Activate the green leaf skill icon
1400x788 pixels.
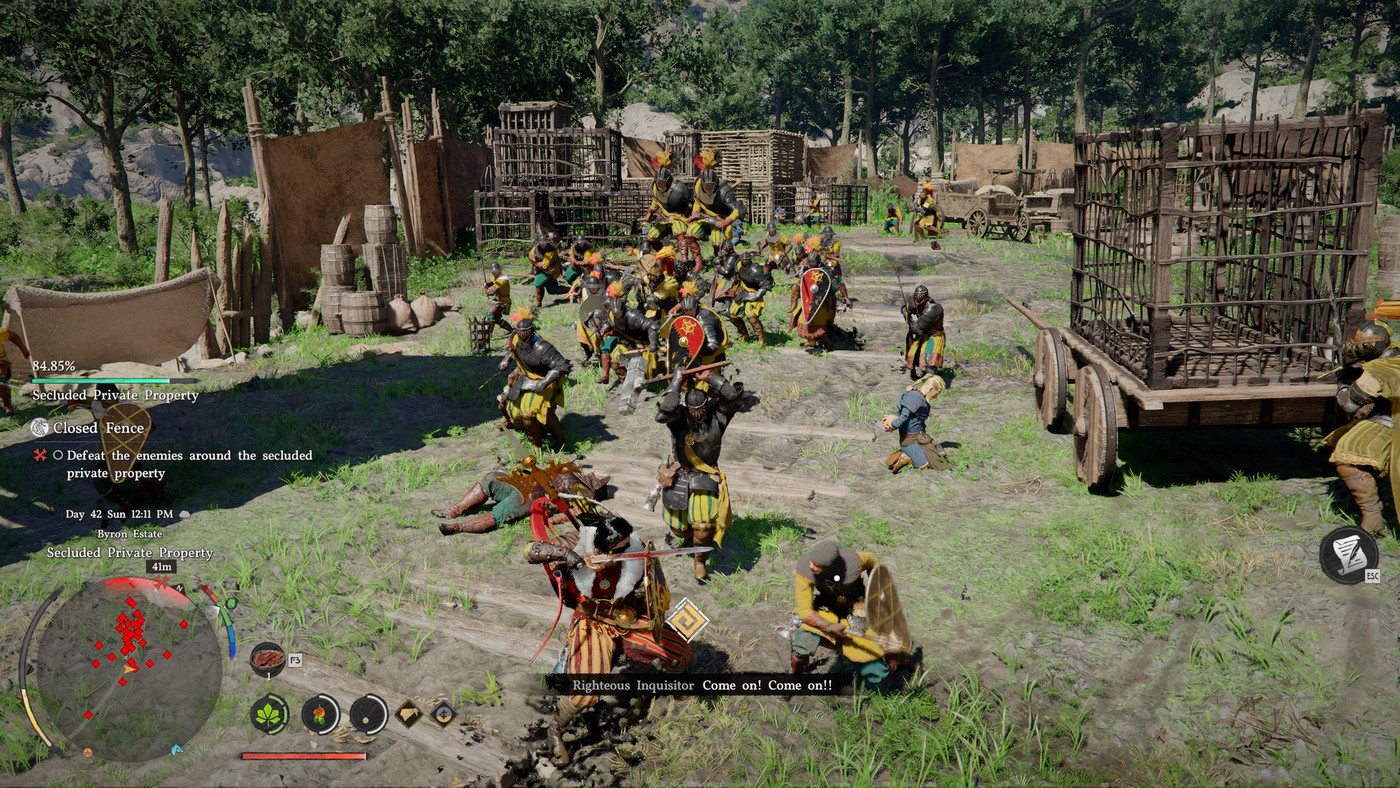pos(269,714)
